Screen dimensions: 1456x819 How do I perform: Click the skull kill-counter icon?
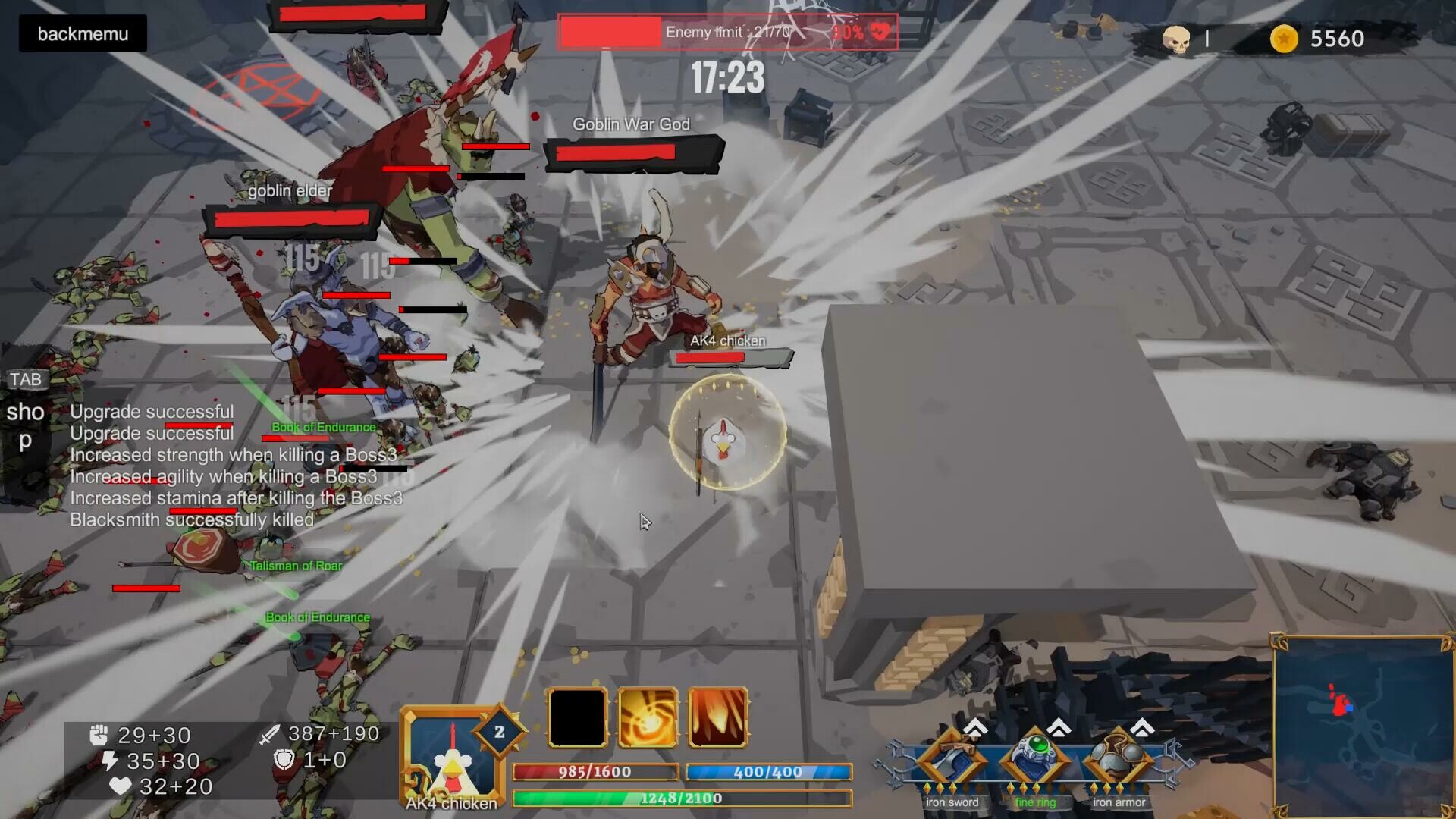coord(1177,39)
